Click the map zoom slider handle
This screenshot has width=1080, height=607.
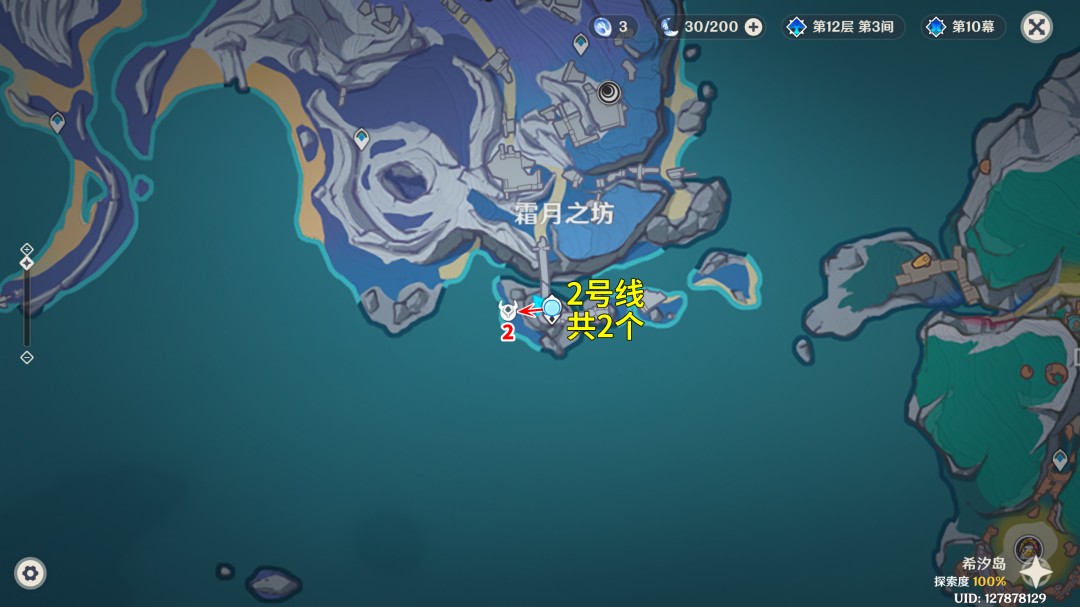27,264
